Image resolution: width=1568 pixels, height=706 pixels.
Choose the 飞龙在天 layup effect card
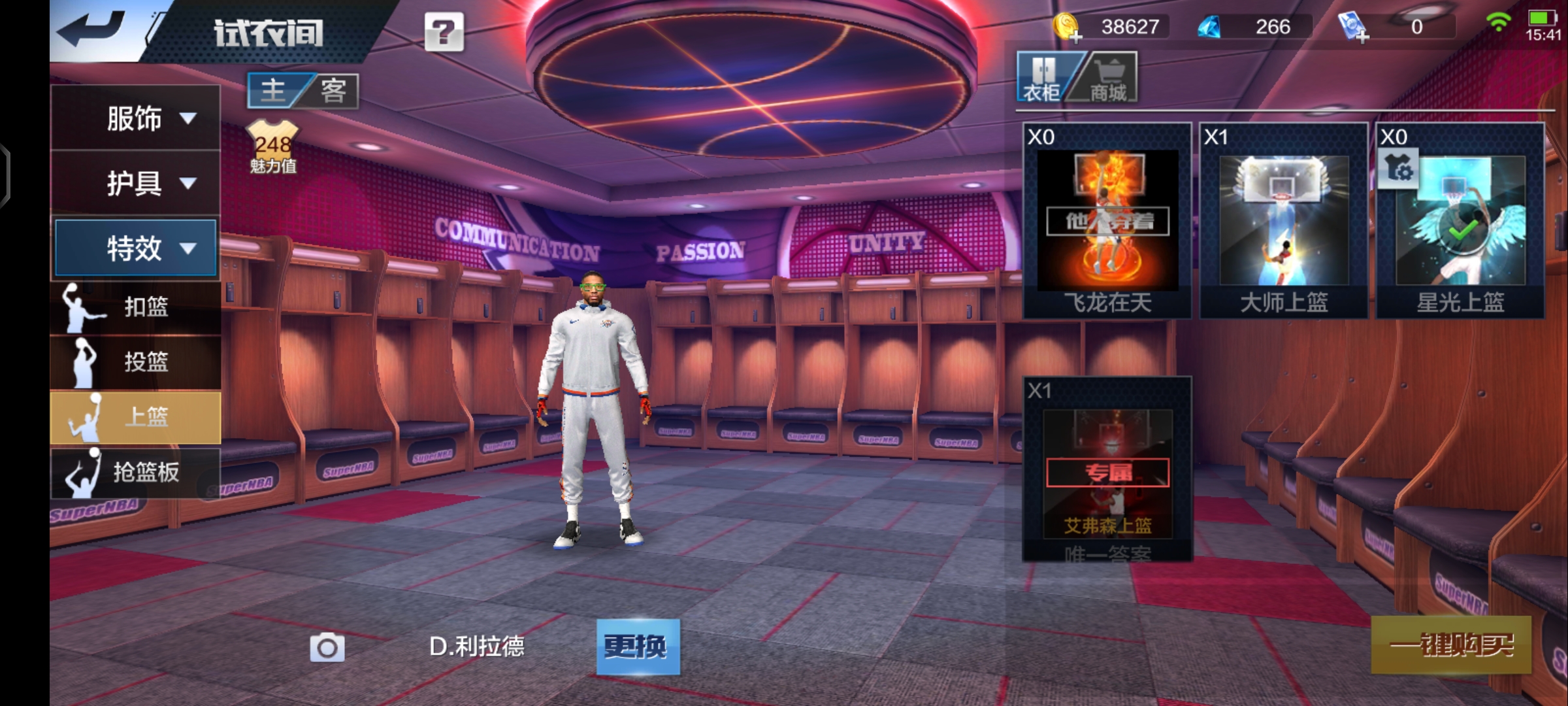point(1107,221)
